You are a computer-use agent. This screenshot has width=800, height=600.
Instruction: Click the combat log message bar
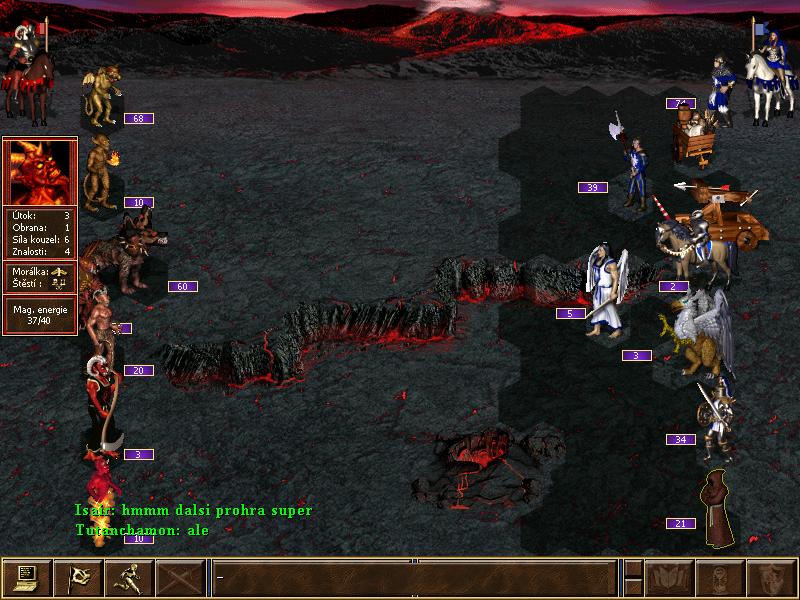[x=414, y=578]
